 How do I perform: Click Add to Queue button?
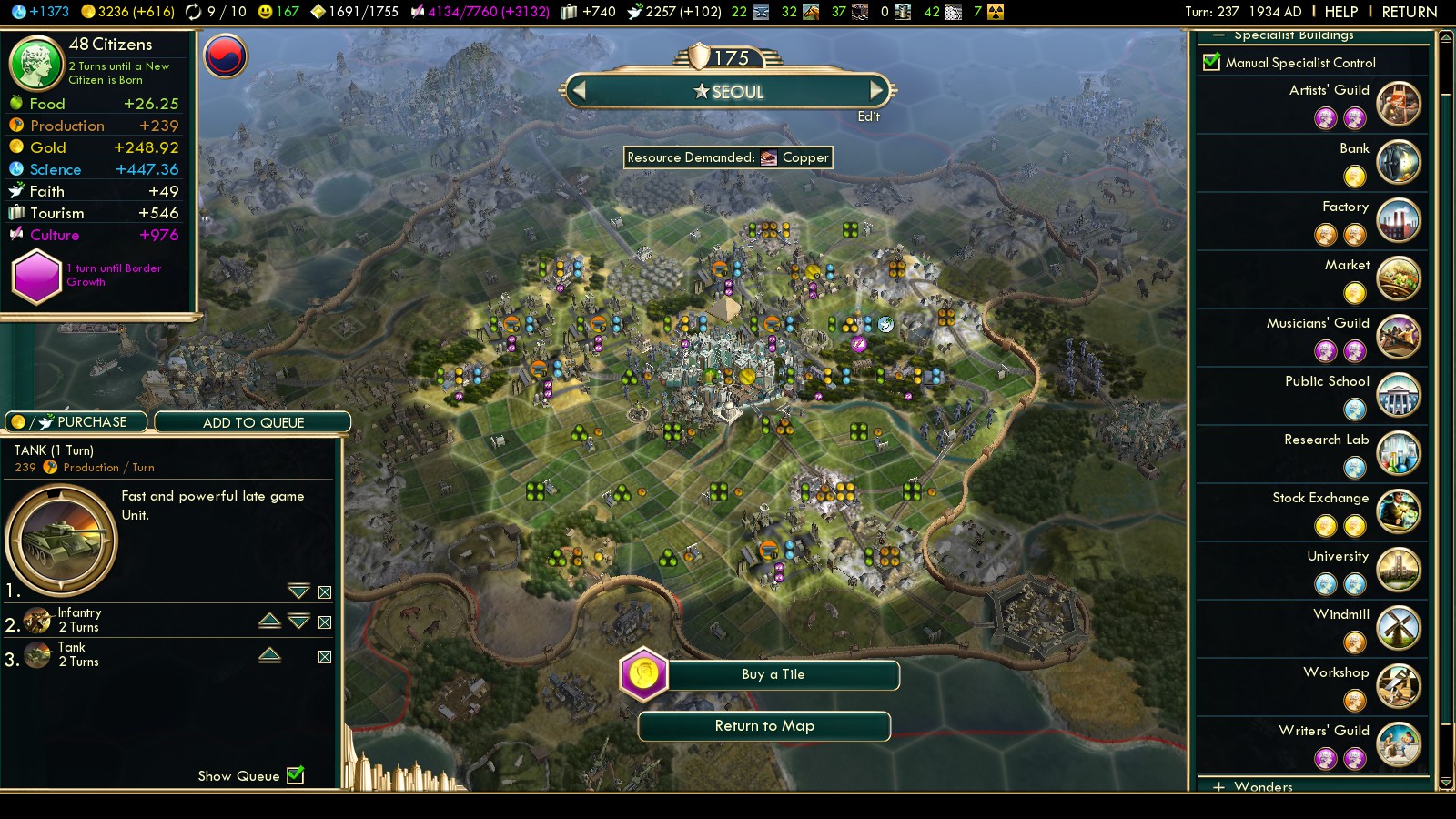[253, 422]
